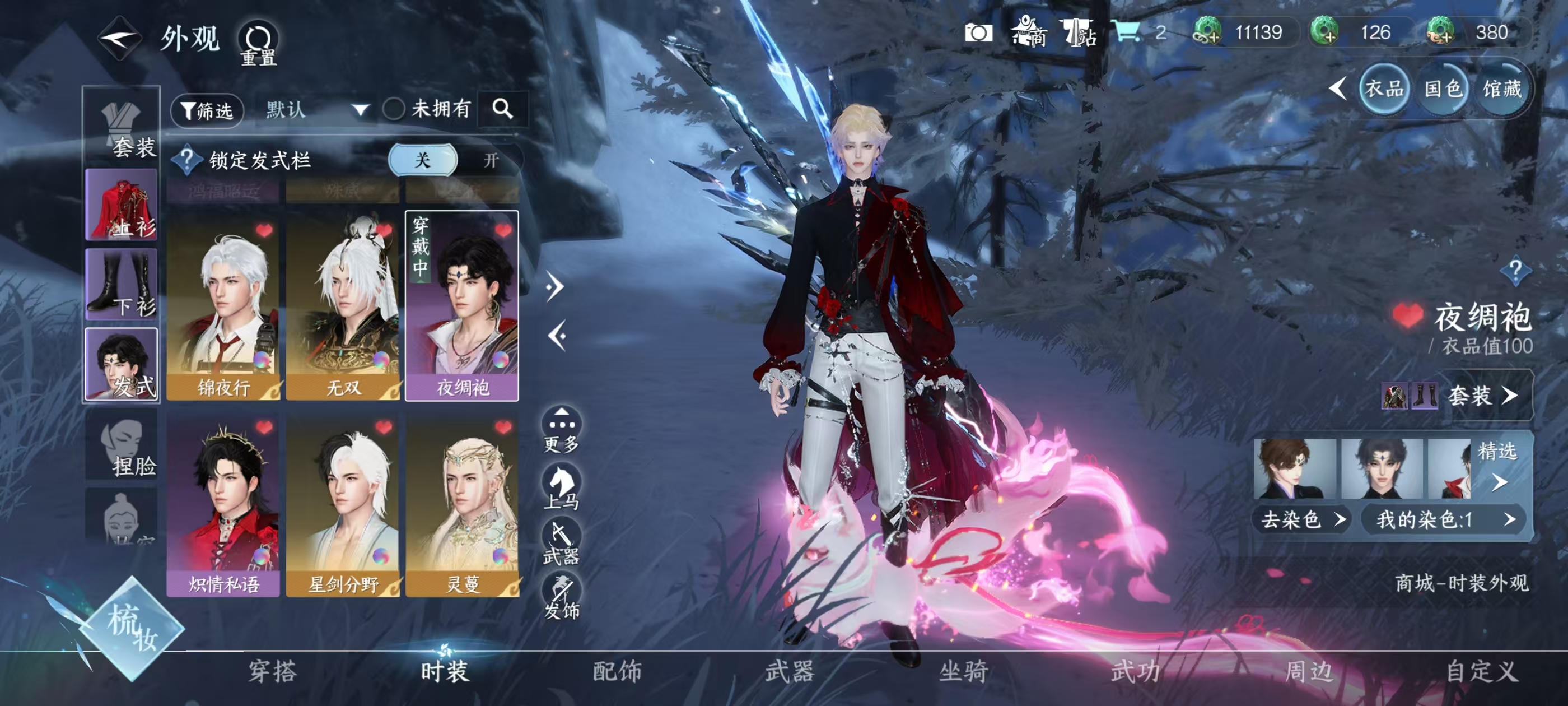Open the hairstyle search magnifier
1568x706 pixels.
point(503,109)
